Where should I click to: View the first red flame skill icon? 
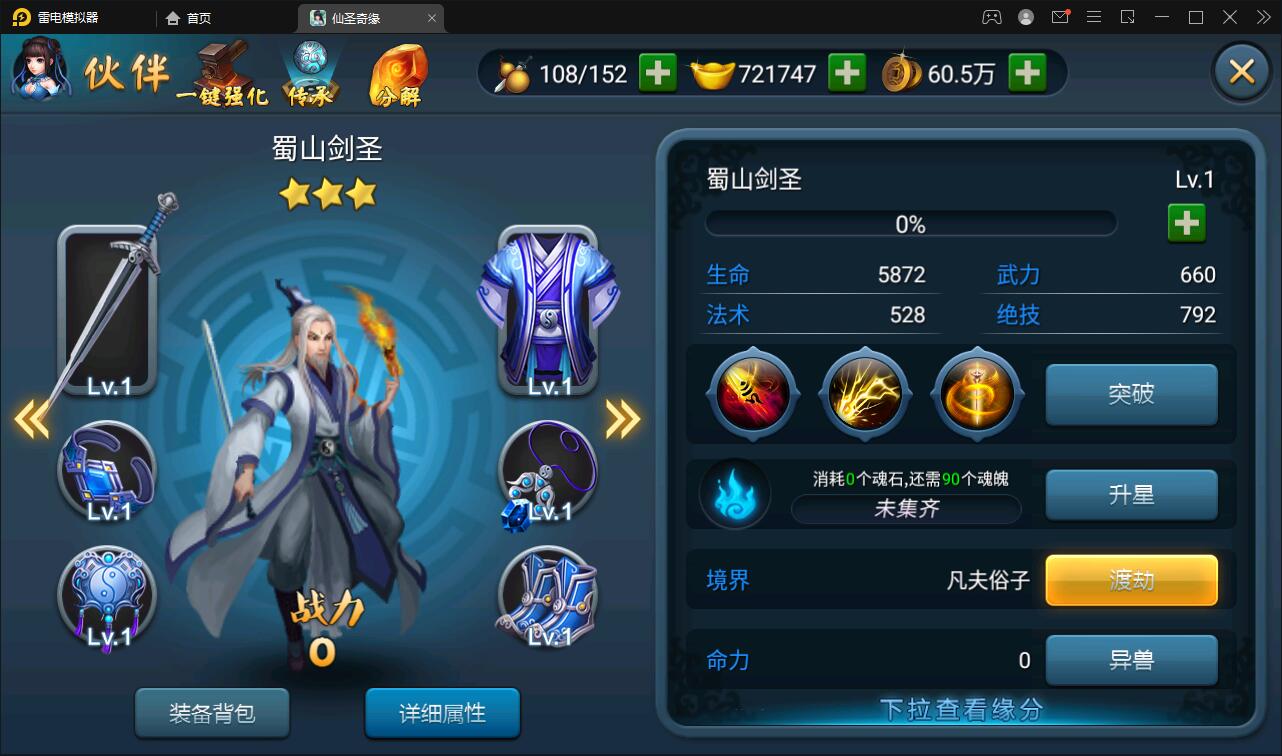coord(753,393)
